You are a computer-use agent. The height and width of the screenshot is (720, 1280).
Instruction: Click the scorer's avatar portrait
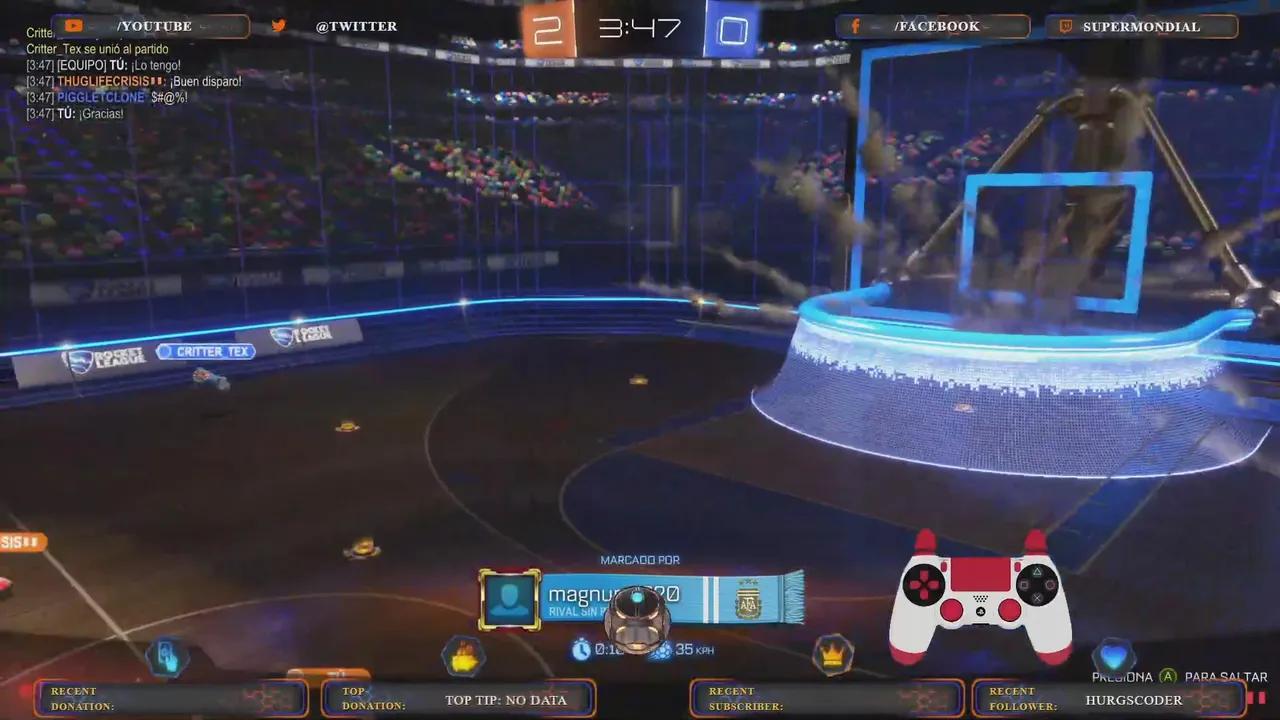click(x=509, y=597)
